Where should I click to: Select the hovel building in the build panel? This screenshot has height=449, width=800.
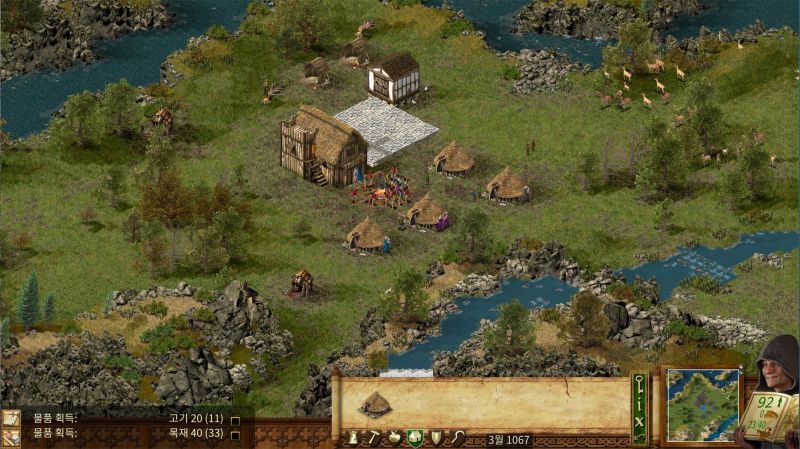(x=376, y=404)
